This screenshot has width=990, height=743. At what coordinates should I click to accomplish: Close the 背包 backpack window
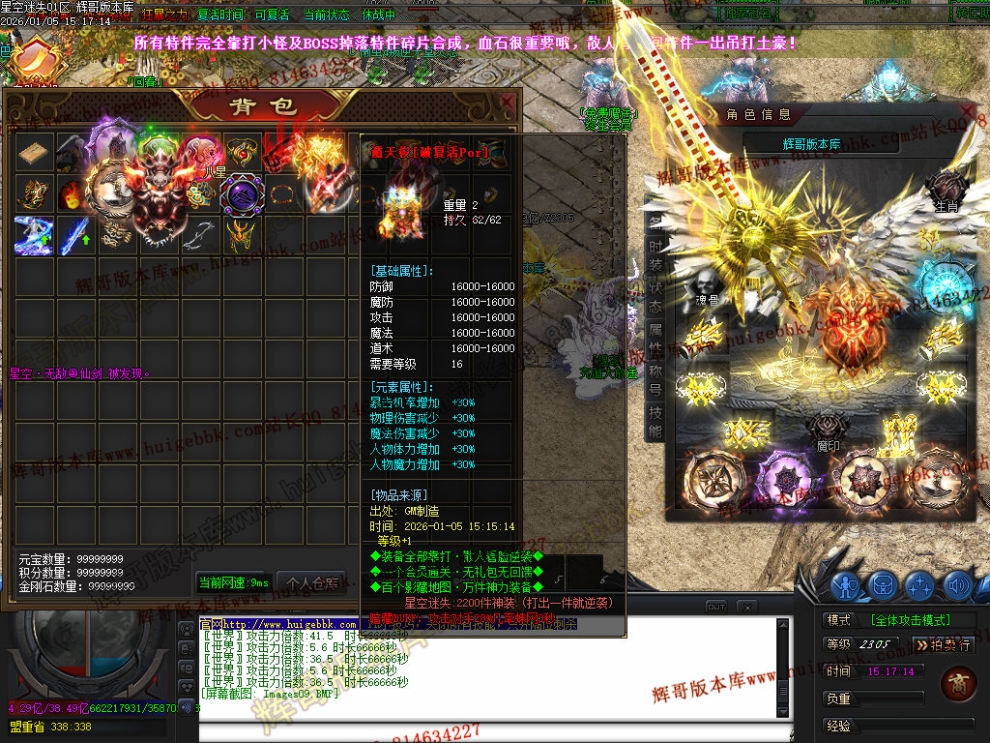click(x=506, y=102)
